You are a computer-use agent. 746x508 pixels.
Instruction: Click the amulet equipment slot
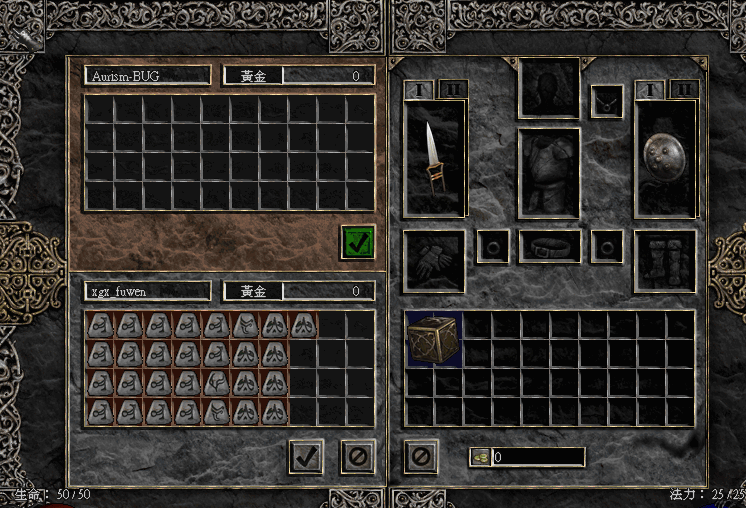[606, 101]
